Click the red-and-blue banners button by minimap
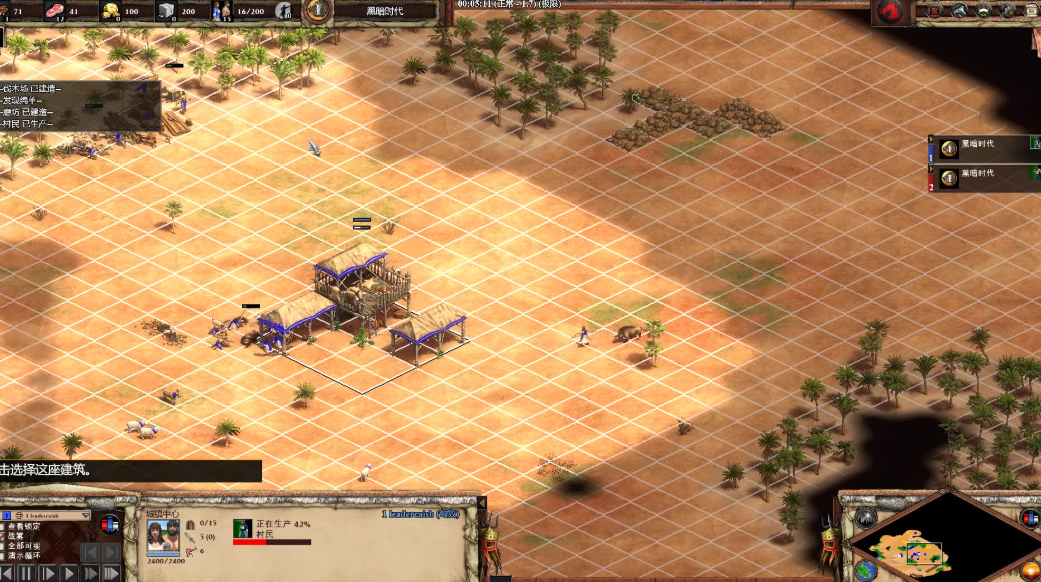This screenshot has height=582, width=1041. coord(1029,518)
